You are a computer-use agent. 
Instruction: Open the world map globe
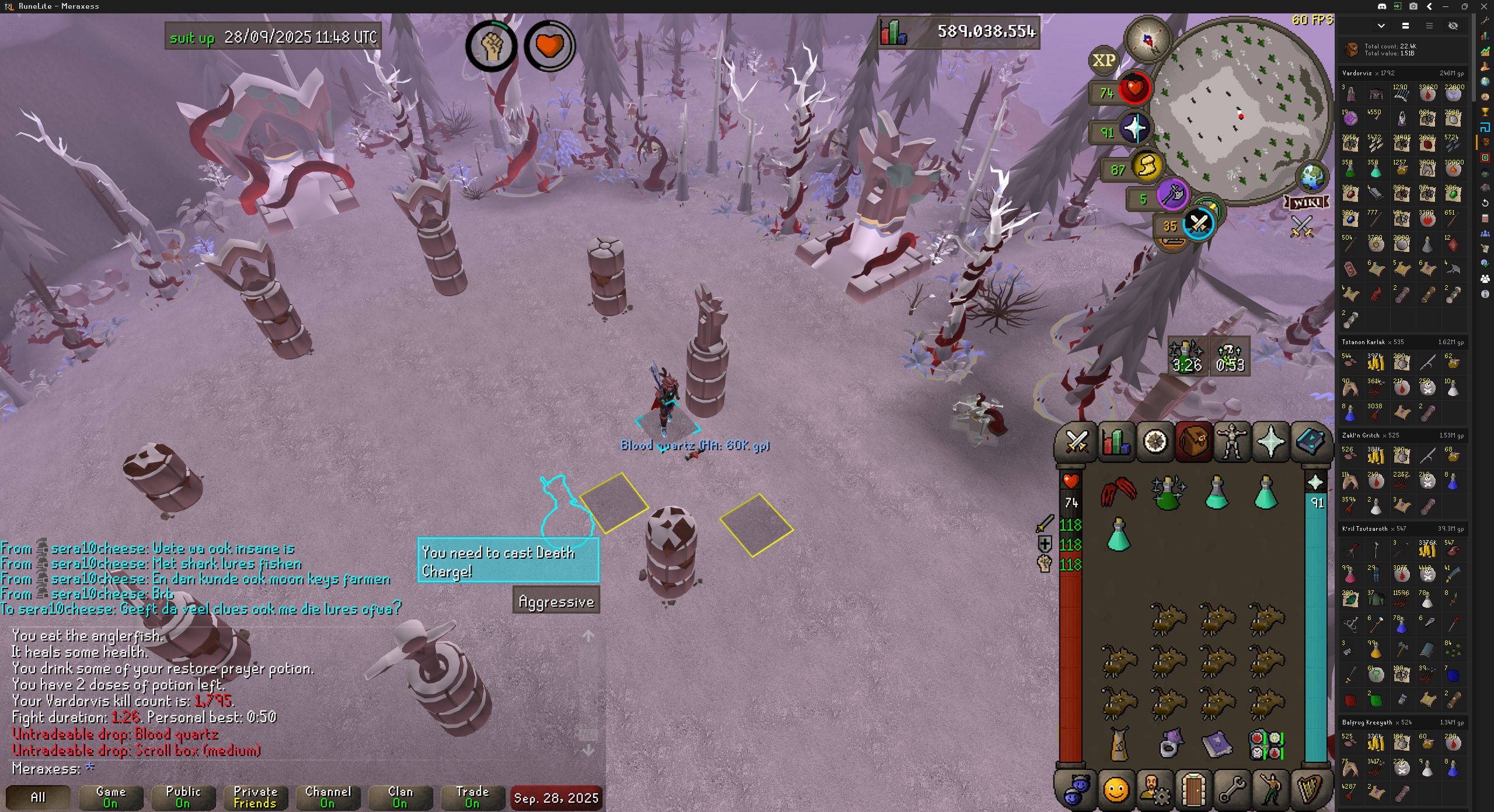pos(1311,177)
